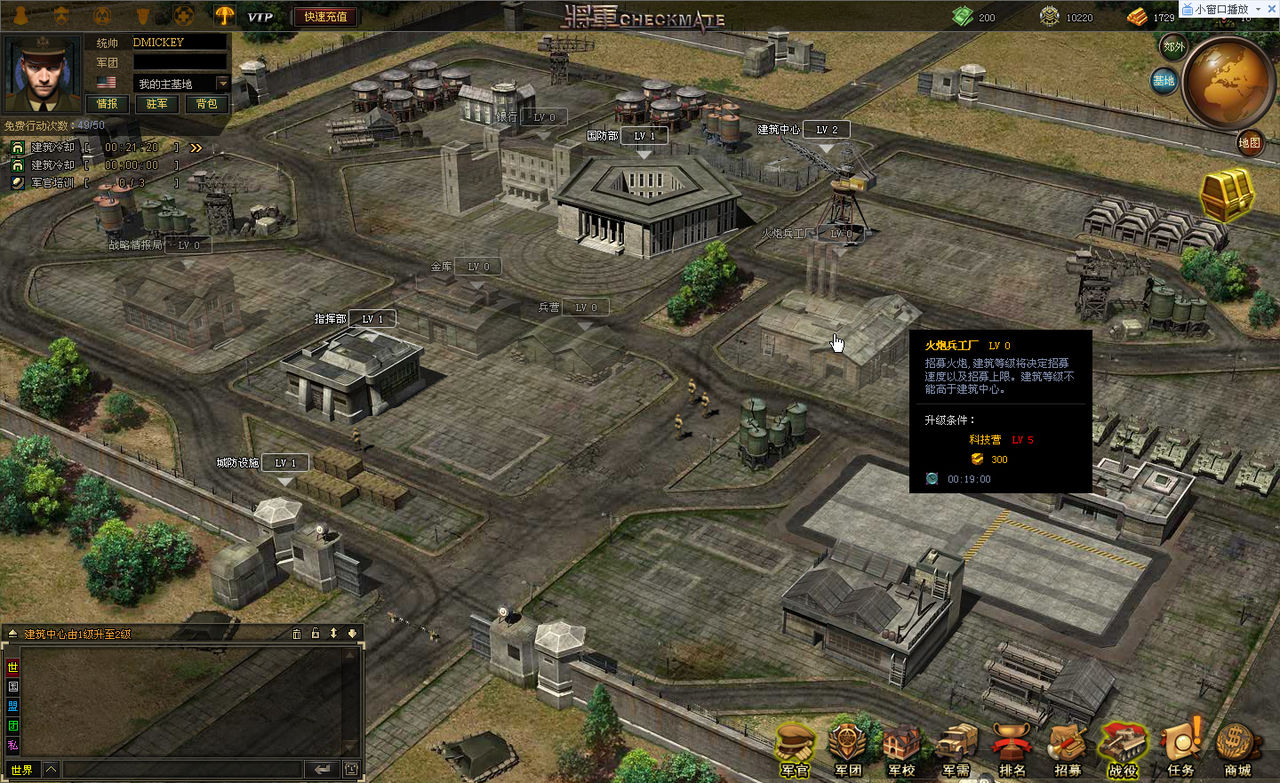Speed up construction cooldown with the double-arrow button
The height and width of the screenshot is (783, 1280).
tap(196, 148)
